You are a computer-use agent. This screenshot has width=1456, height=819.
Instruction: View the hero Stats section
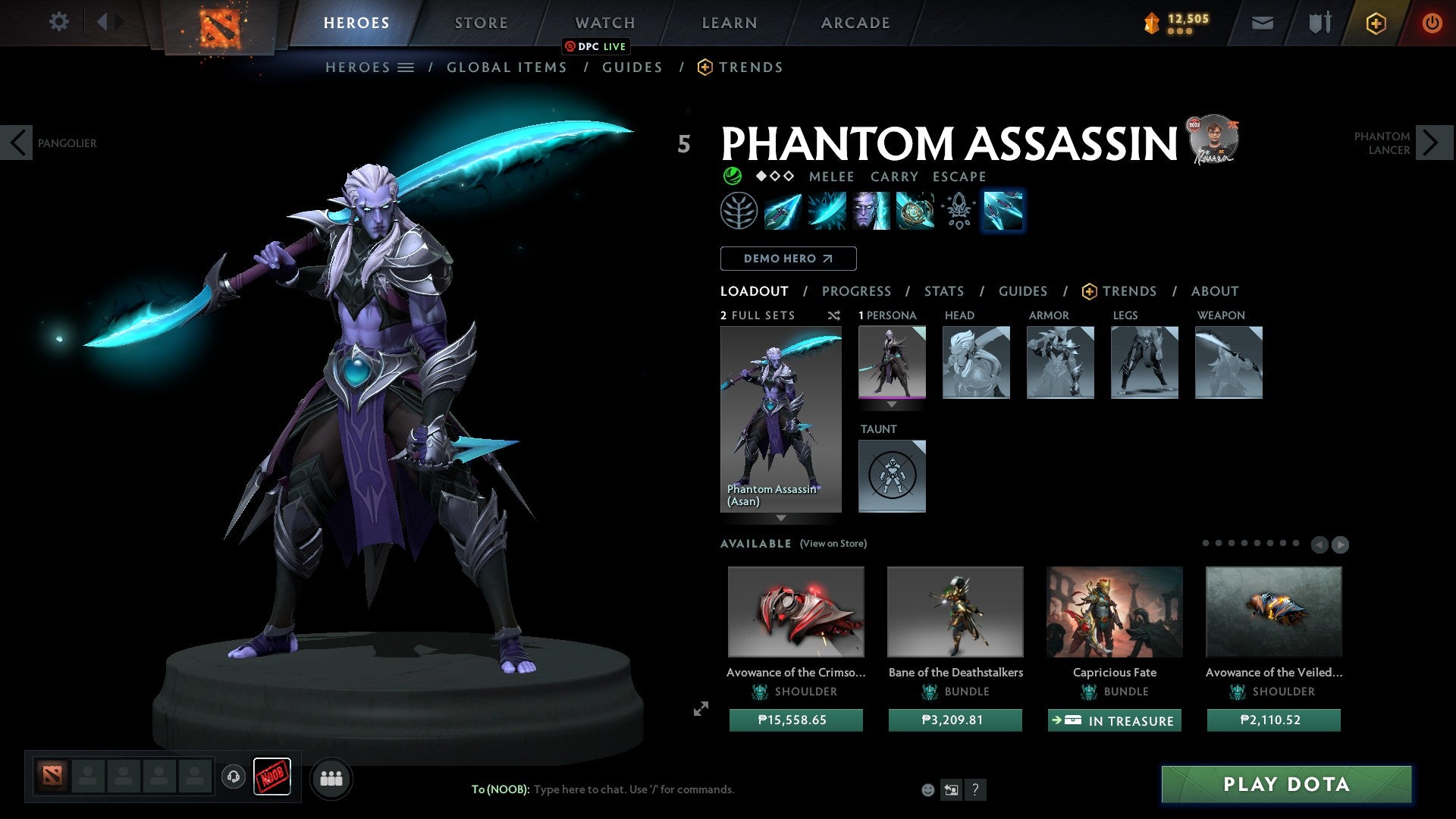[944, 291]
